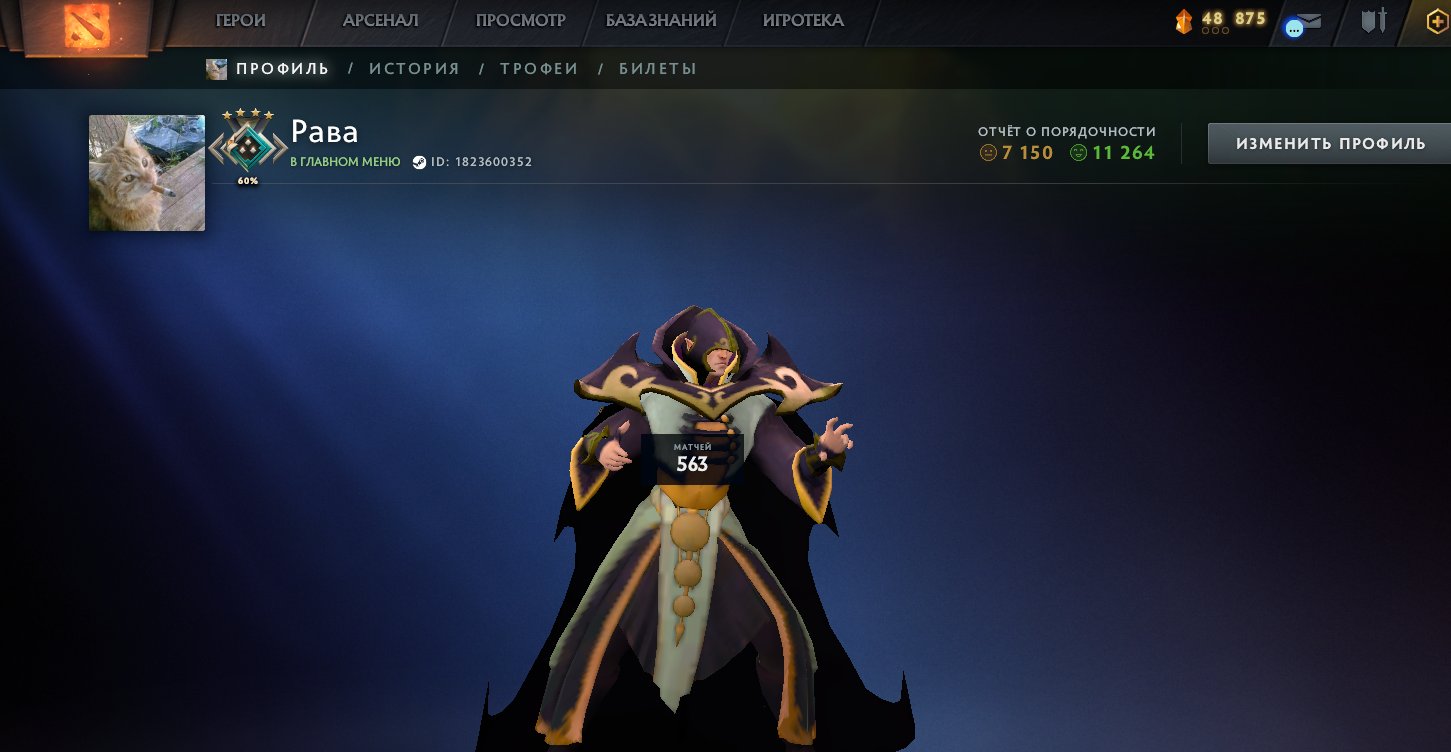Screen dimensions: 1451x752
Task: Click the yellow coin behavior score icon
Action: [x=988, y=153]
